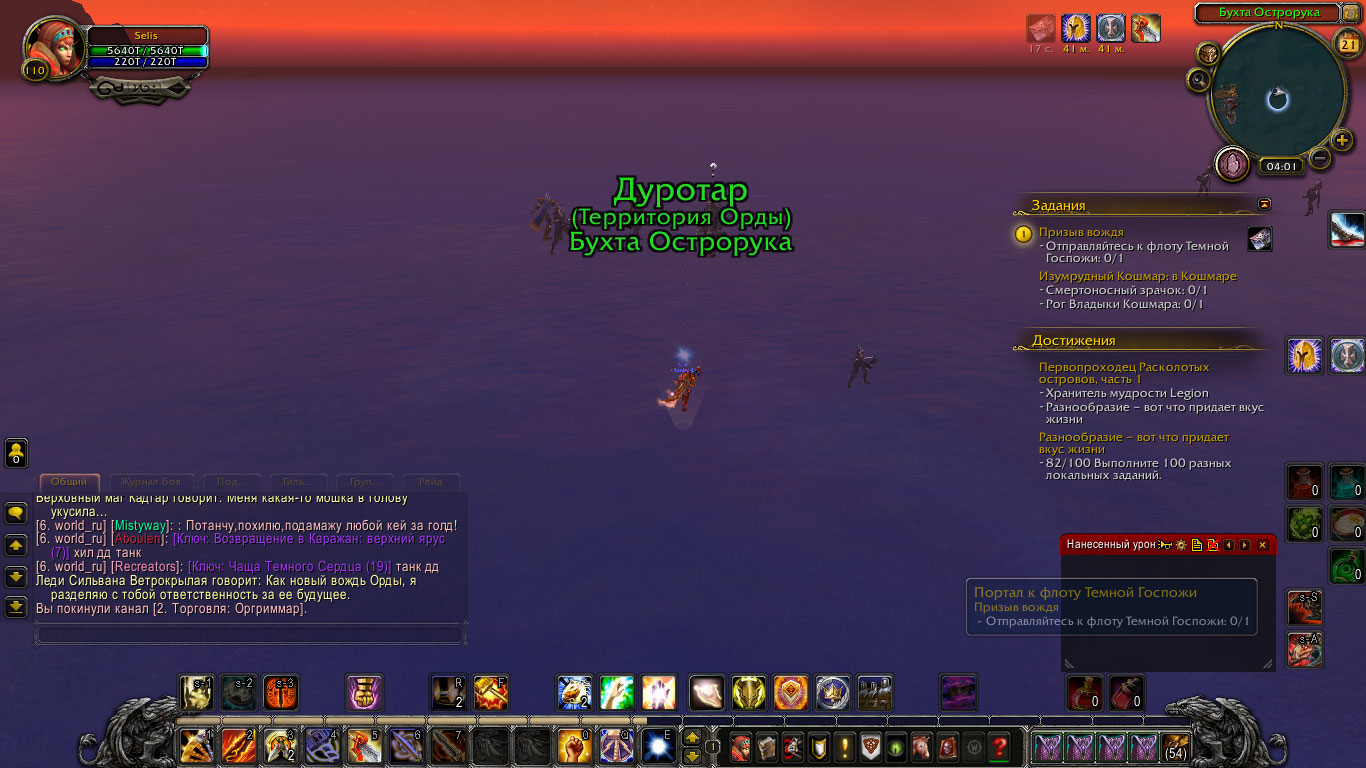Select the Призыв вождя quest entry
Viewport: 1366px width, 768px height.
pos(1080,232)
